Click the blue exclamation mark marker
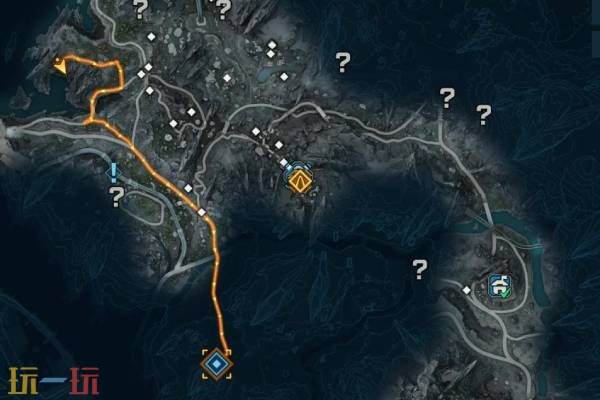The width and height of the screenshot is (600, 400). (x=115, y=172)
